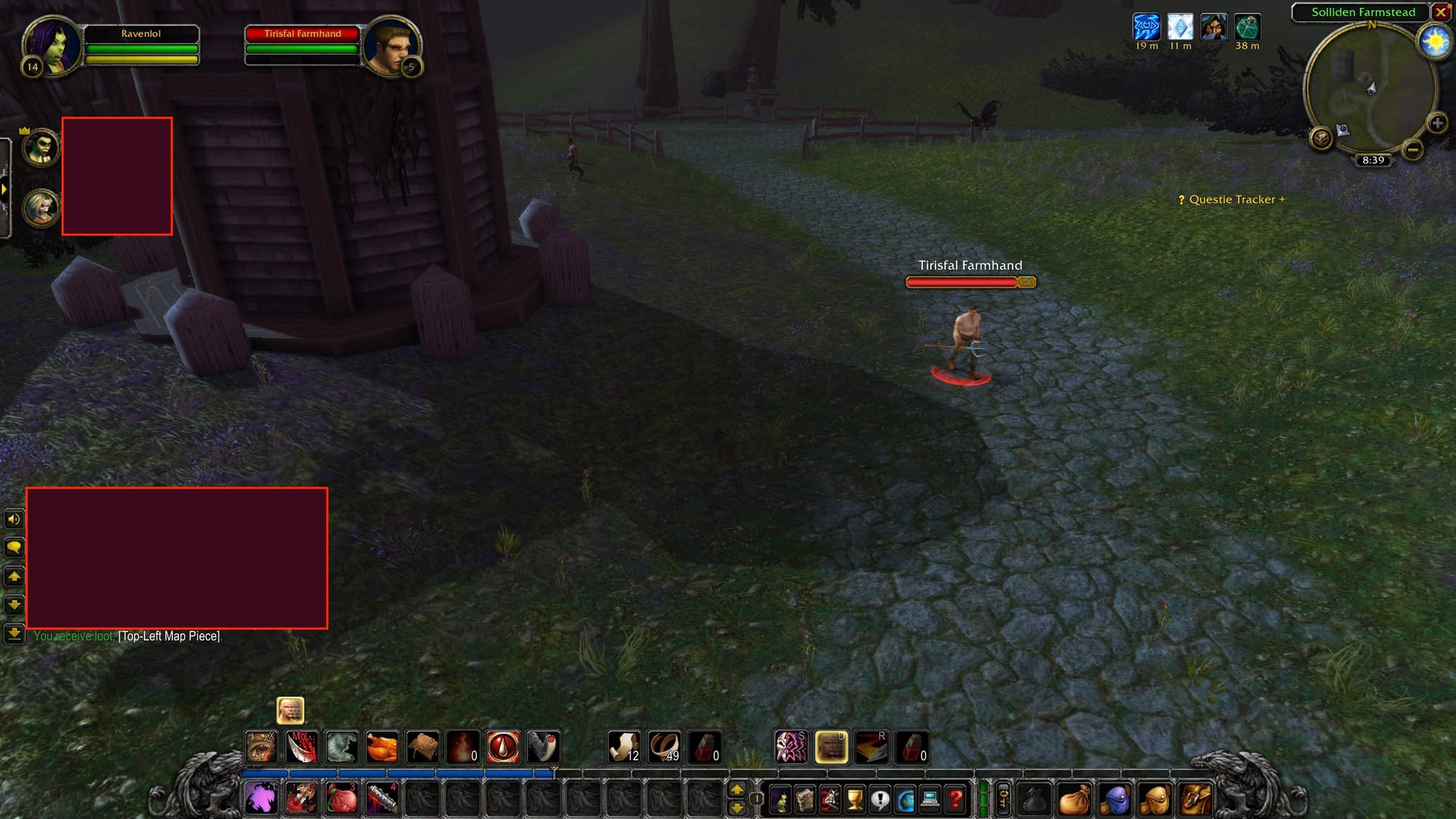Viewport: 1456px width, 819px height.
Task: Open the spellbook micro button
Action: click(804, 800)
